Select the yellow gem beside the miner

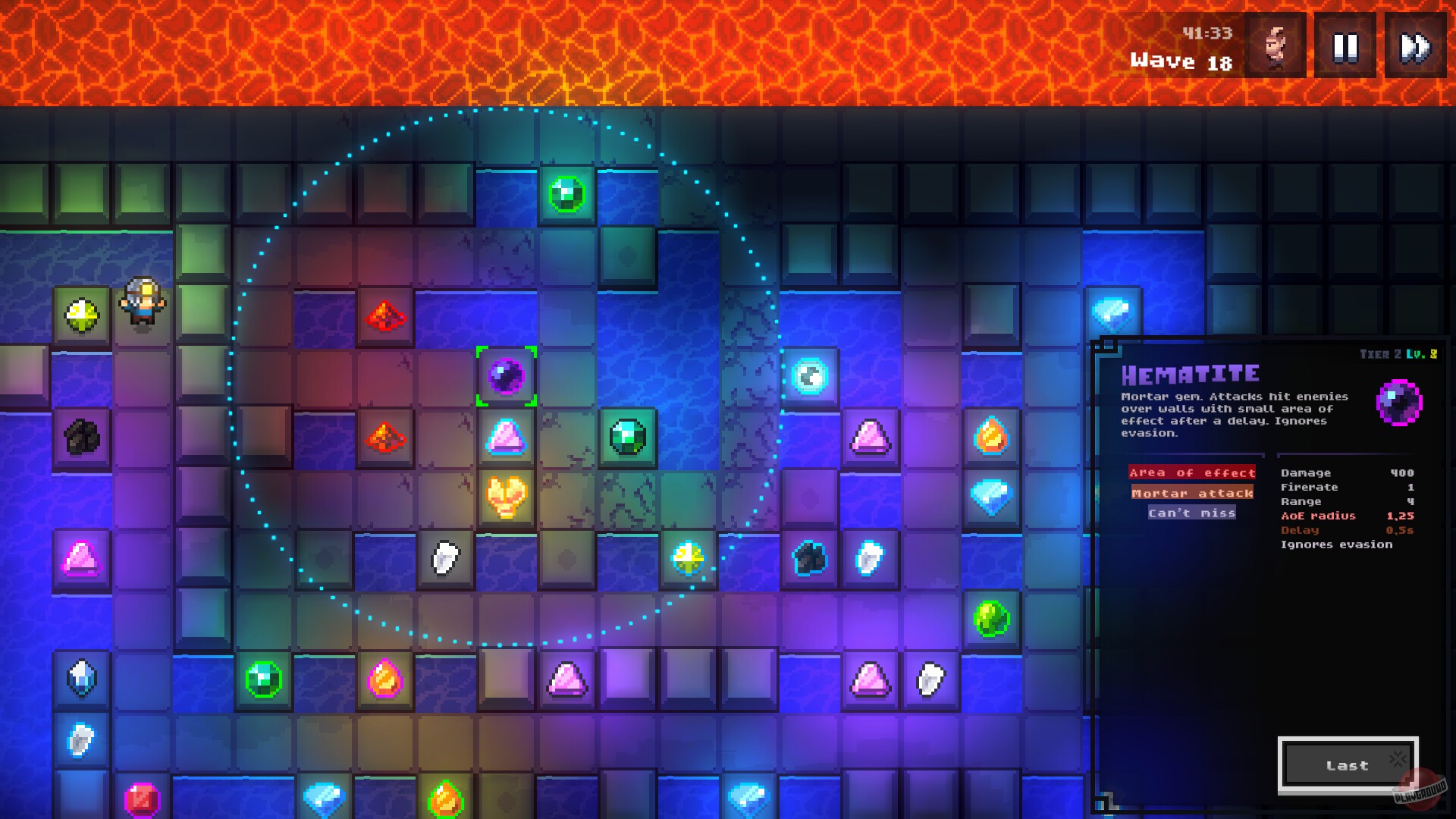[x=82, y=315]
